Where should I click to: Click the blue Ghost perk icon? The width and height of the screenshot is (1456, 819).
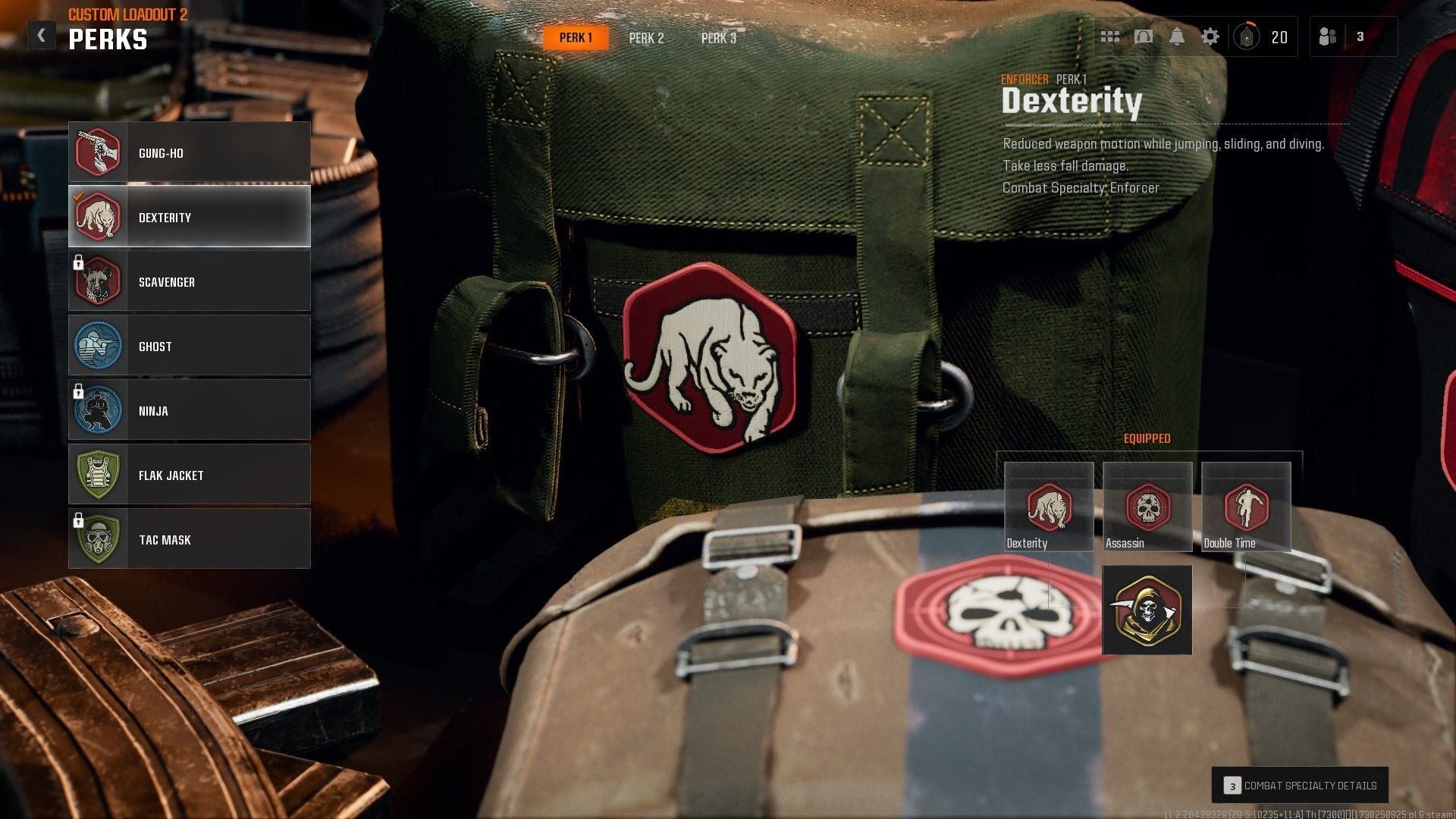[x=99, y=346]
